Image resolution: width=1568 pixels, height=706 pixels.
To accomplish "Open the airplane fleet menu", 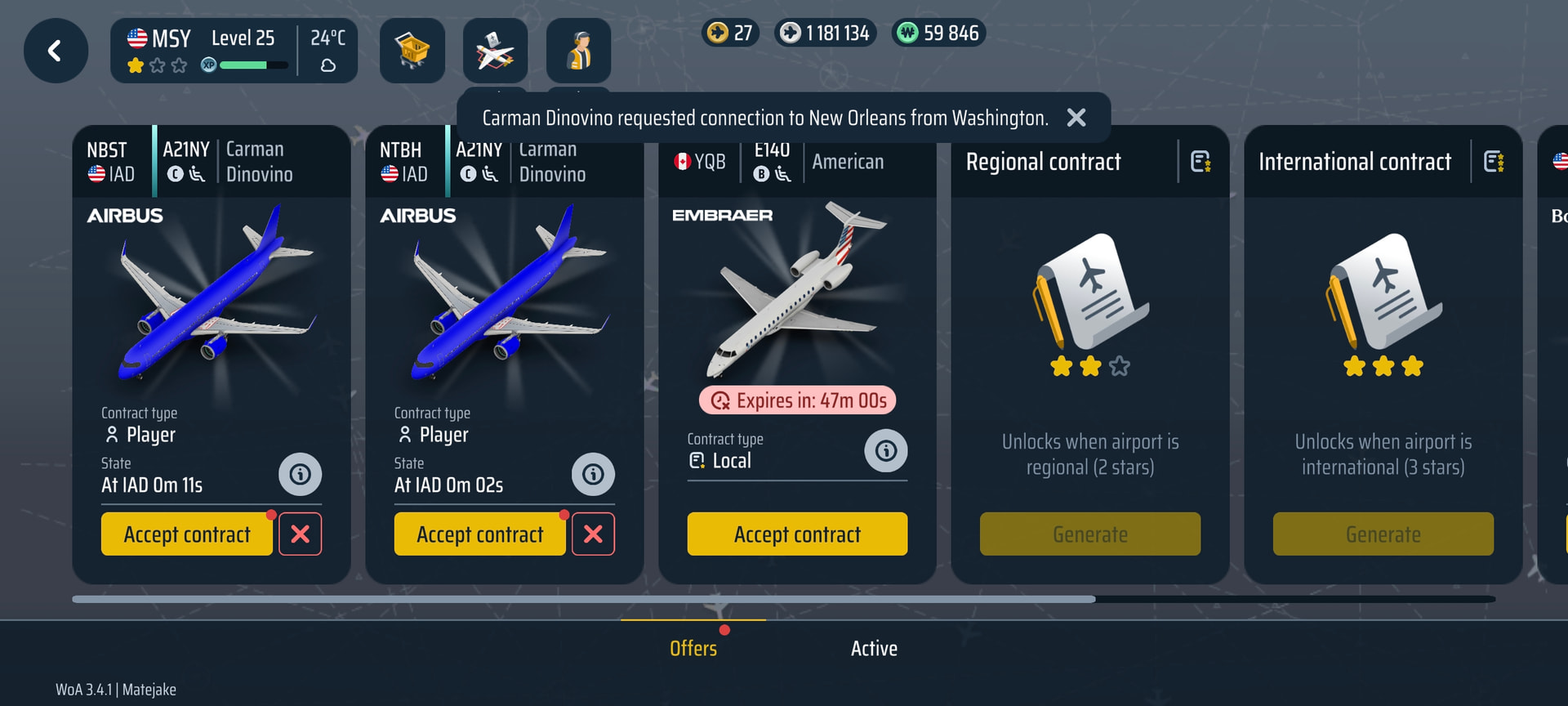I will coord(495,51).
